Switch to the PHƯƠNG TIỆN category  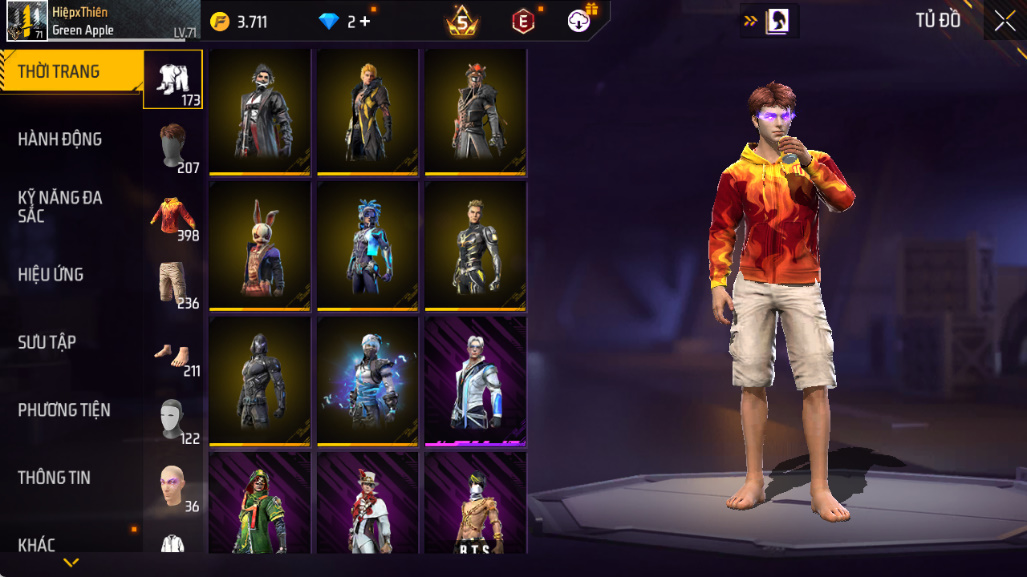tap(64, 410)
